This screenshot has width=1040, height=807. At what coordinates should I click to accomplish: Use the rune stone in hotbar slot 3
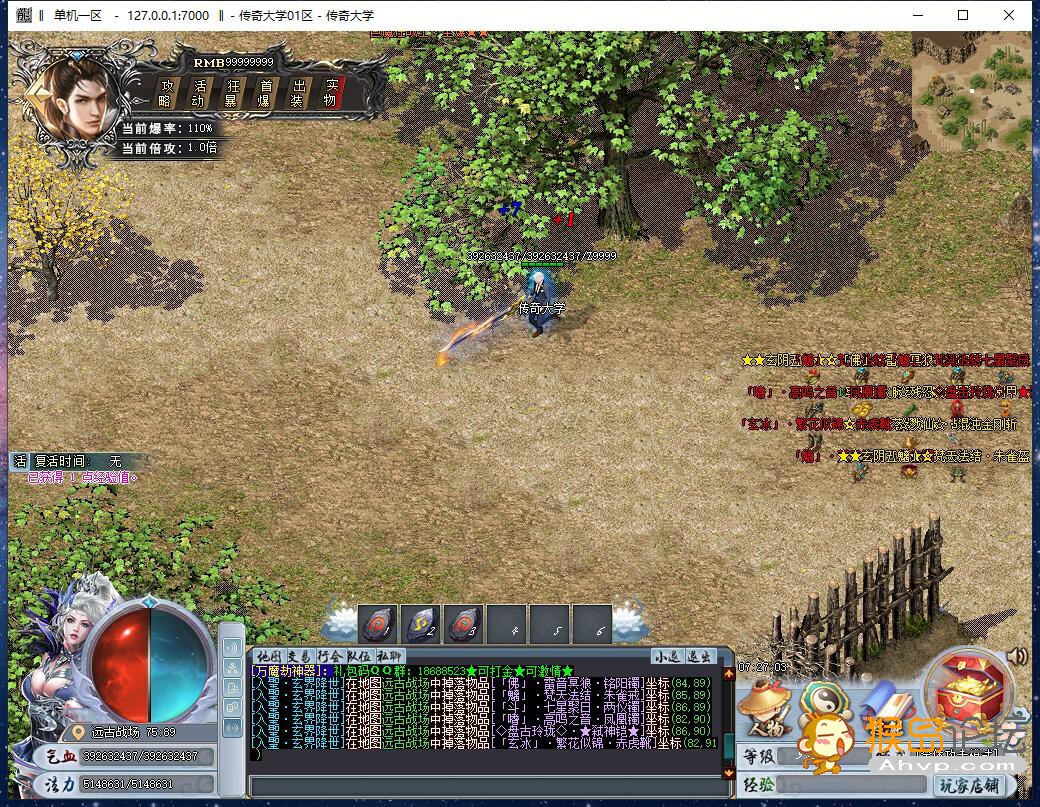click(463, 624)
